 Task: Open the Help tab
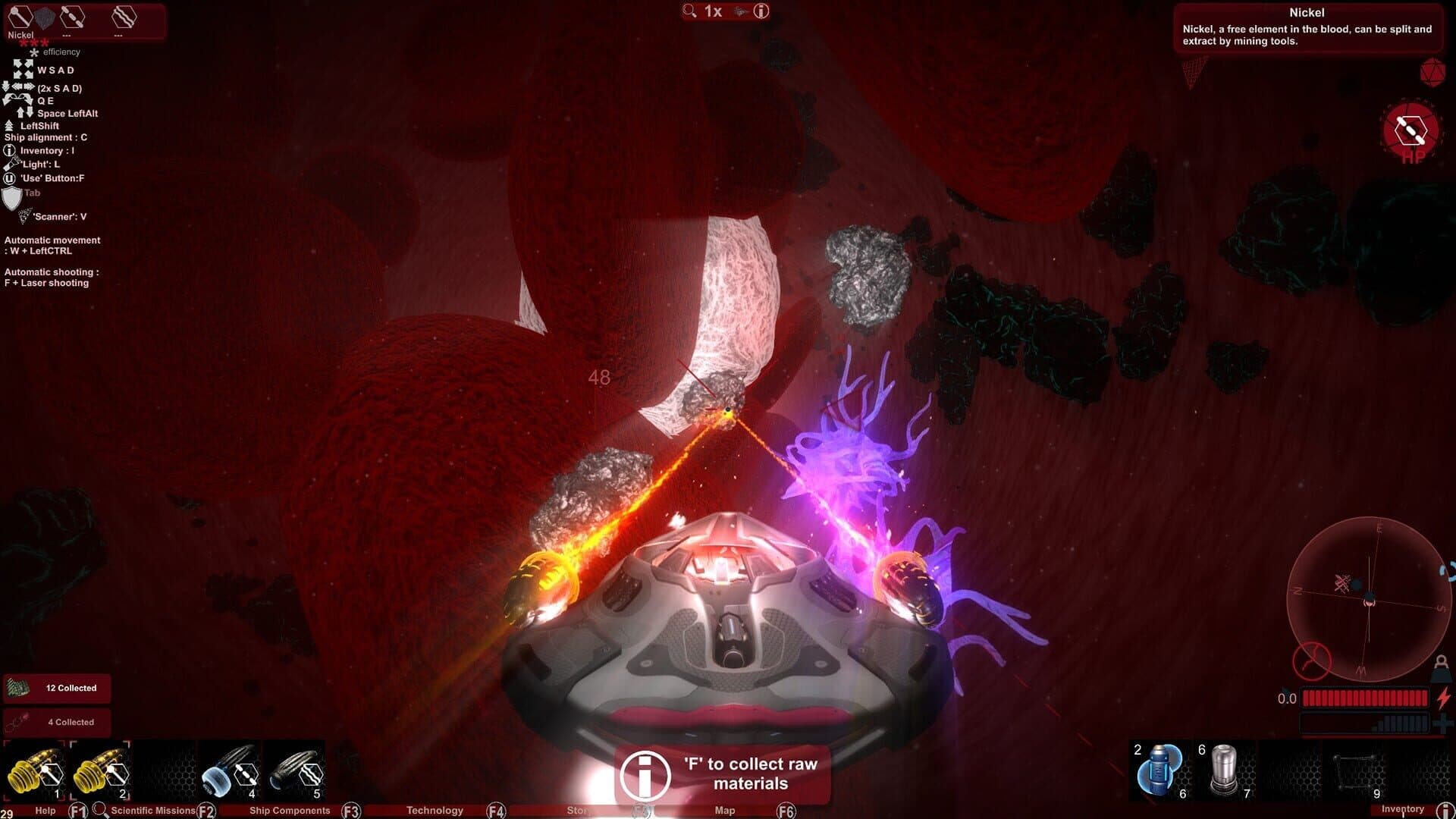click(x=45, y=811)
